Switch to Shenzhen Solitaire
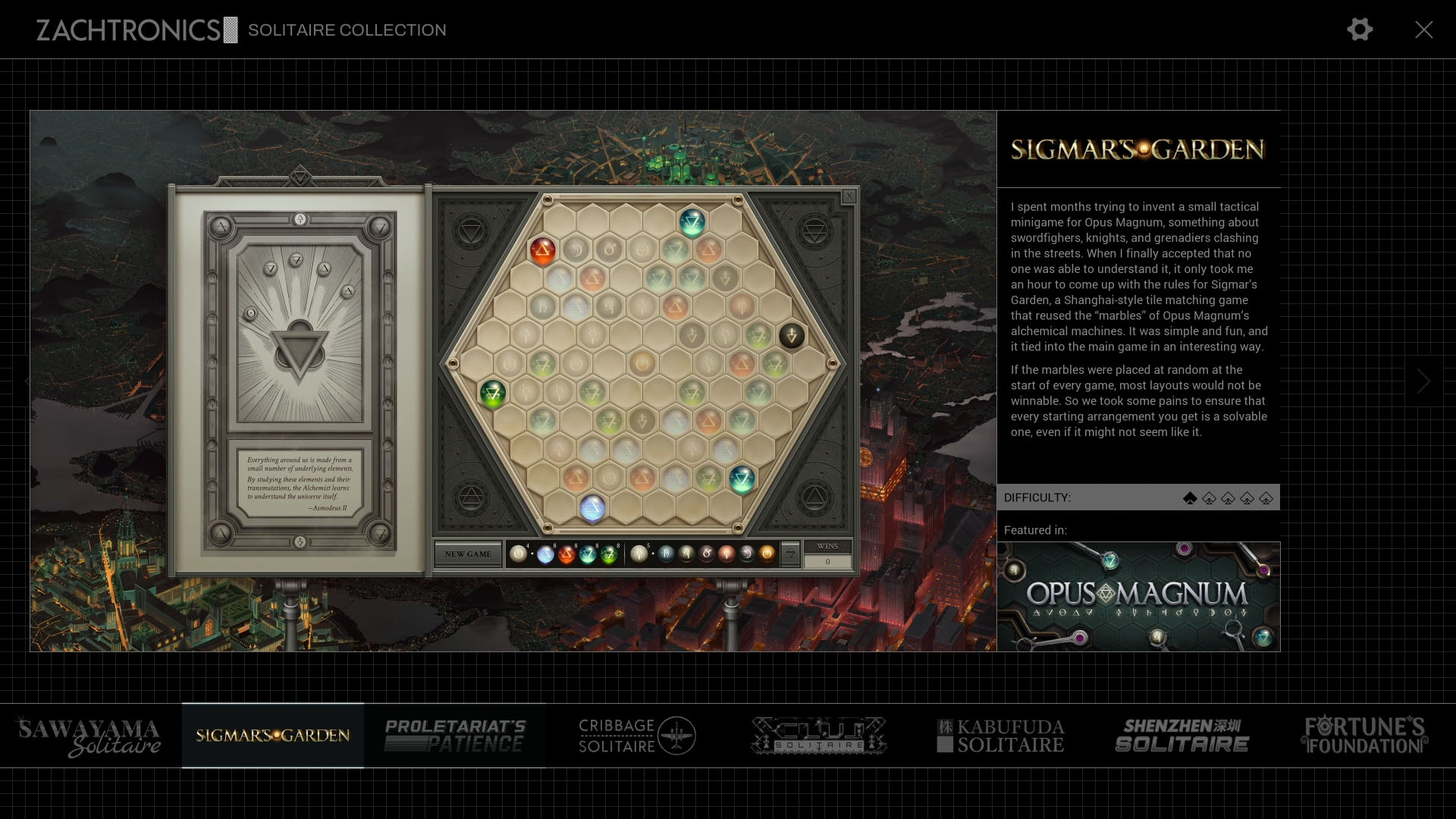Screen dimensions: 1456x819 (x=1182, y=736)
